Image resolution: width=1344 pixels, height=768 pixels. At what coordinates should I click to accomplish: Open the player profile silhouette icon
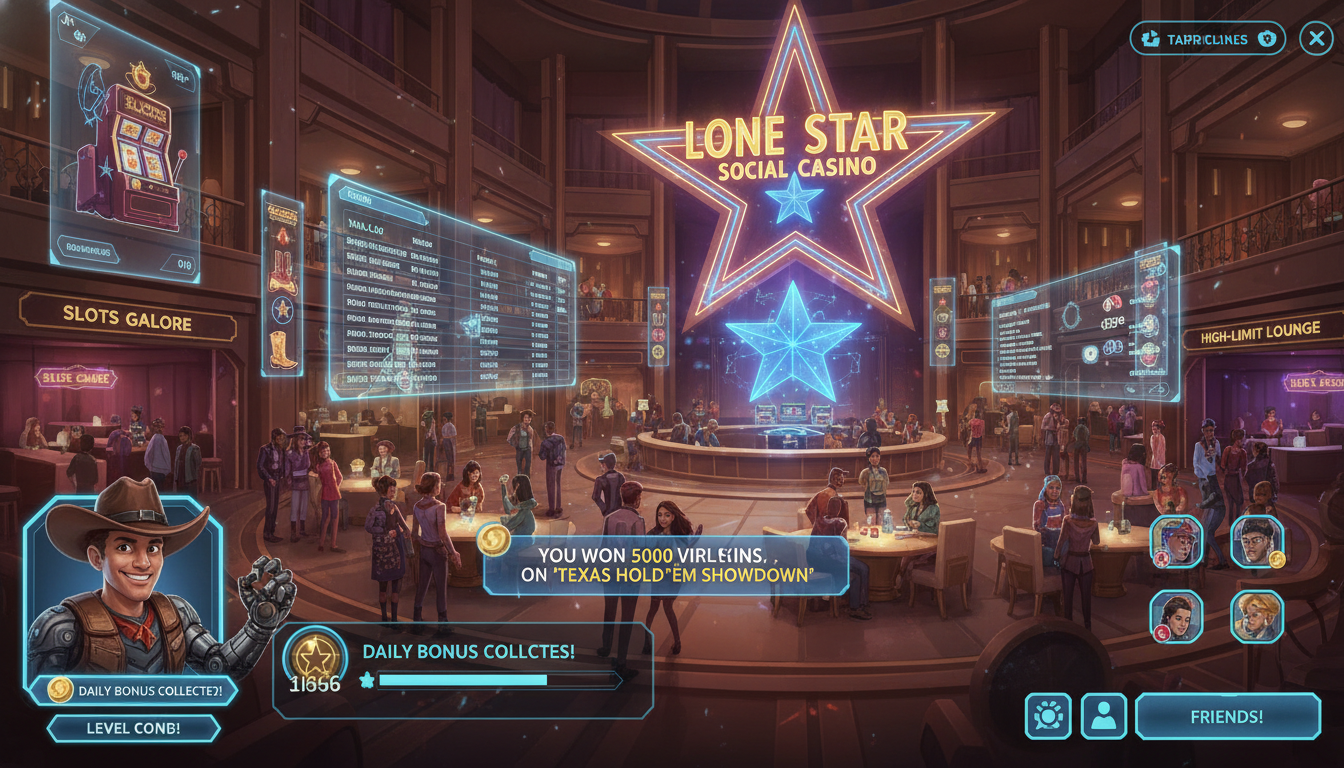tap(1103, 717)
